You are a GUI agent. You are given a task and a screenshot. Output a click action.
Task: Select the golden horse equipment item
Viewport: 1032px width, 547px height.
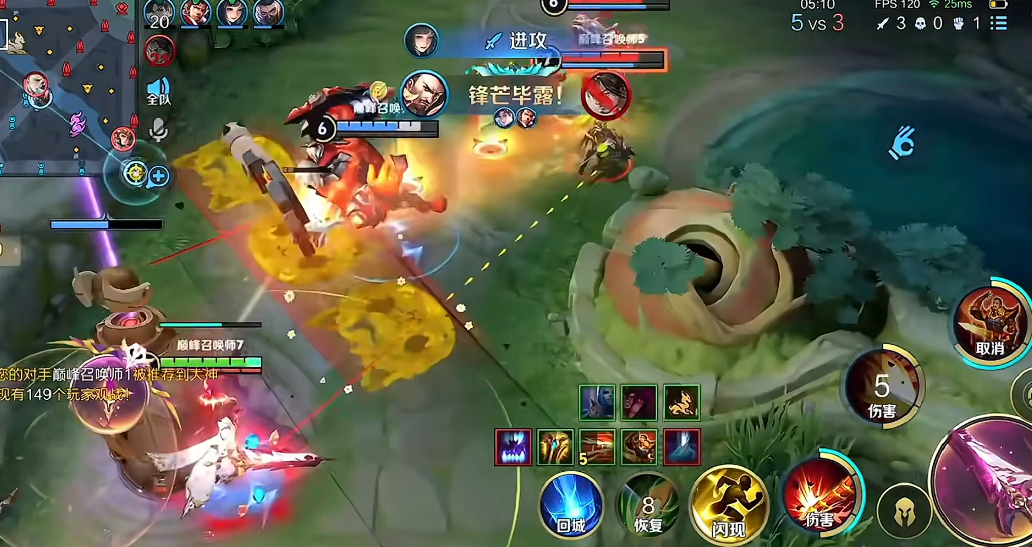tap(682, 402)
